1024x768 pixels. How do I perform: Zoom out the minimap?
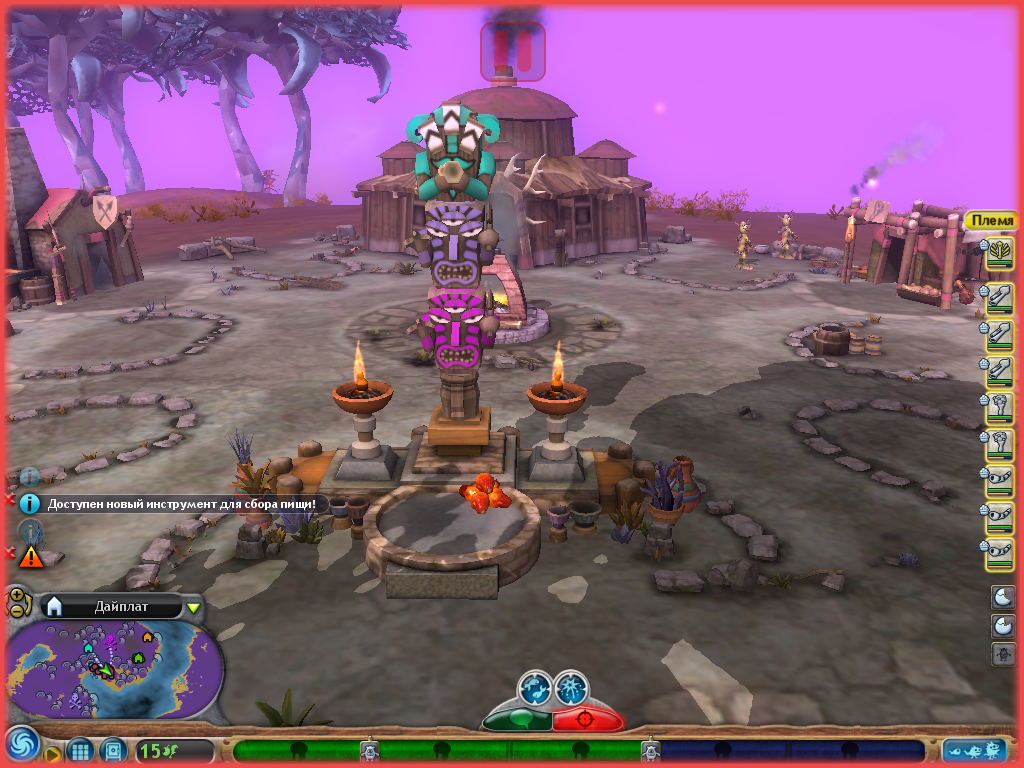(x=17, y=610)
